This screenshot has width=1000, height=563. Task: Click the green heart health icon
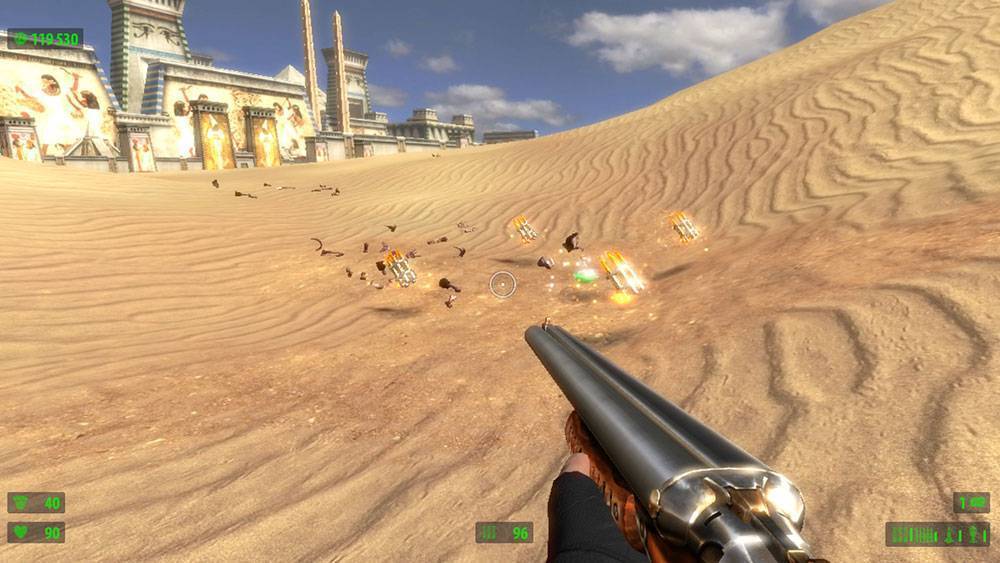[x=21, y=533]
